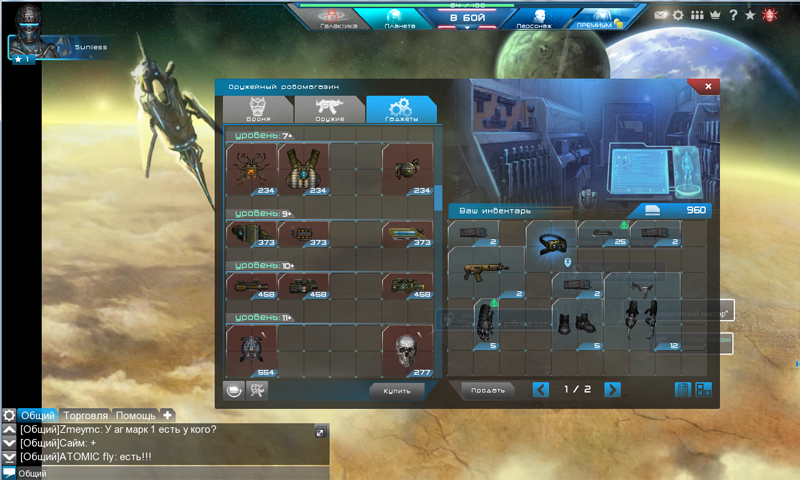This screenshot has width=800, height=480.
Task: Select the skull gadget priced 277
Action: (407, 351)
